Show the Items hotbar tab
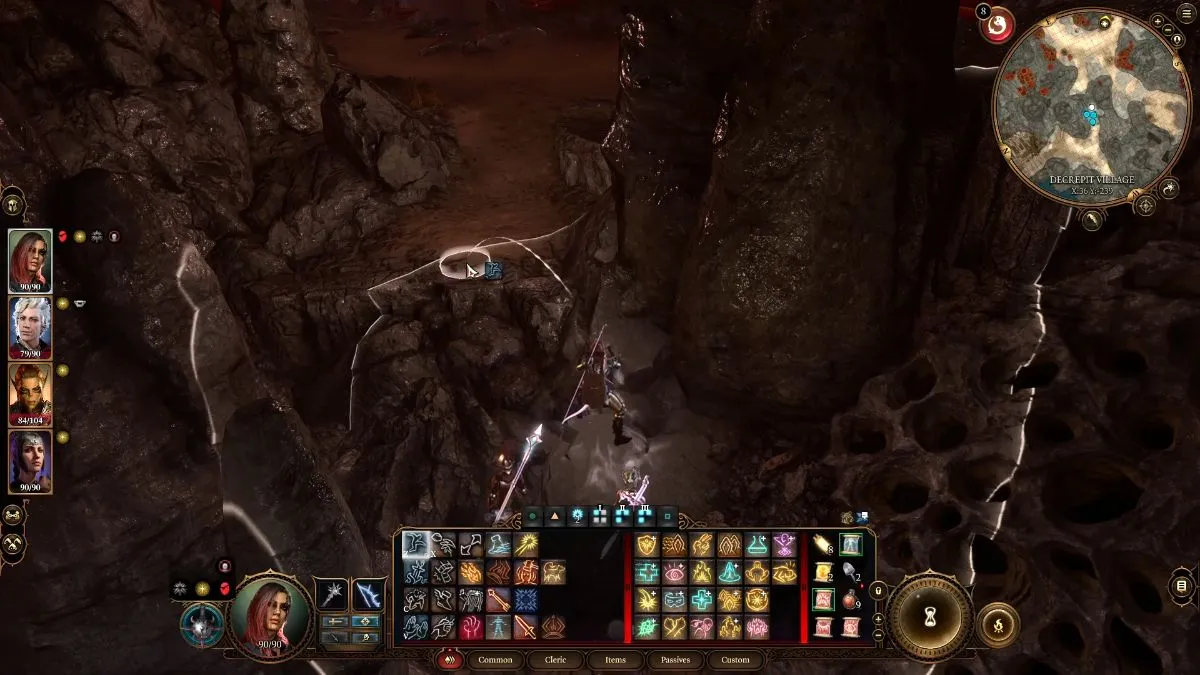The image size is (1200, 675). click(x=615, y=660)
